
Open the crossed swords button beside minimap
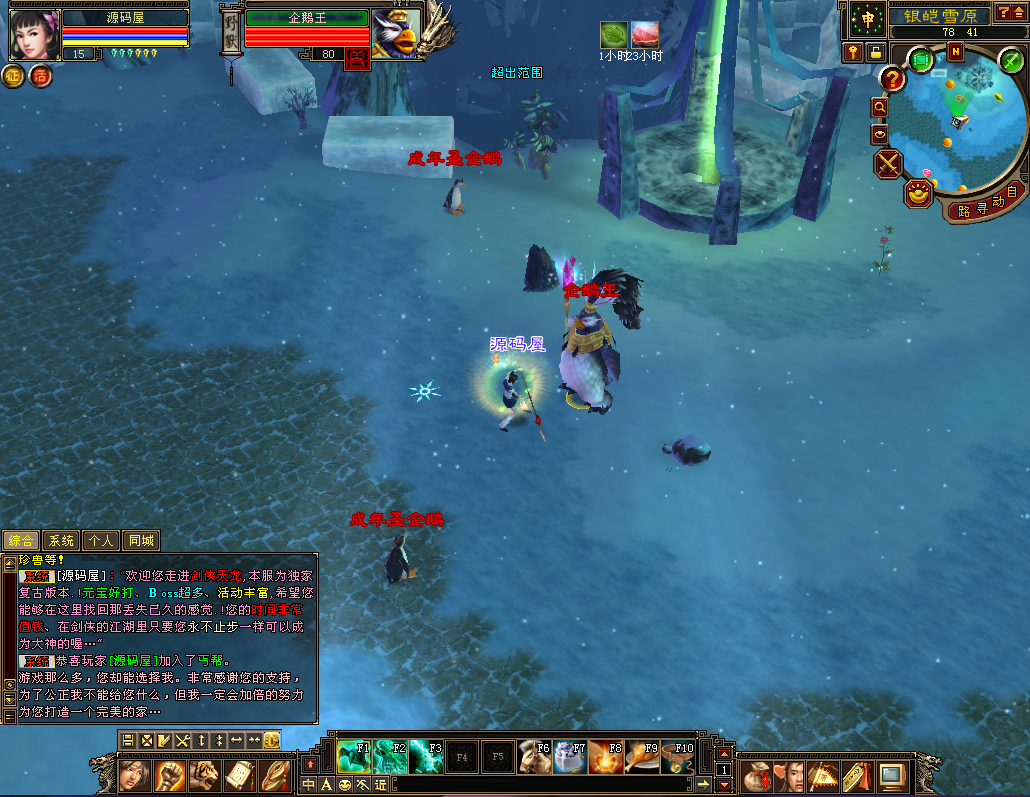(888, 163)
